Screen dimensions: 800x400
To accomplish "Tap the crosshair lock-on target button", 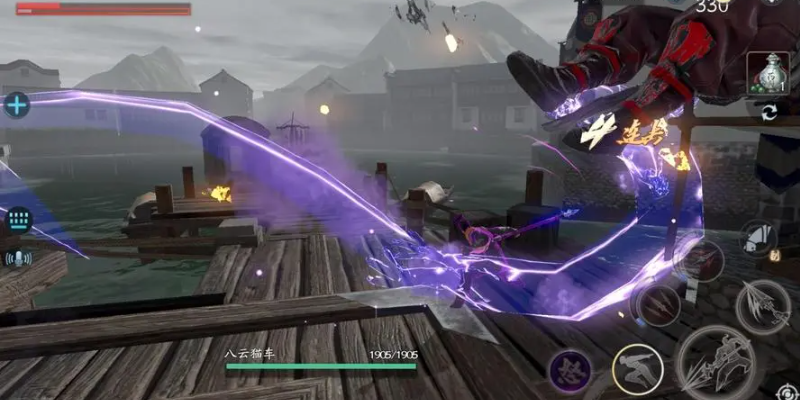I will [x=787, y=391].
